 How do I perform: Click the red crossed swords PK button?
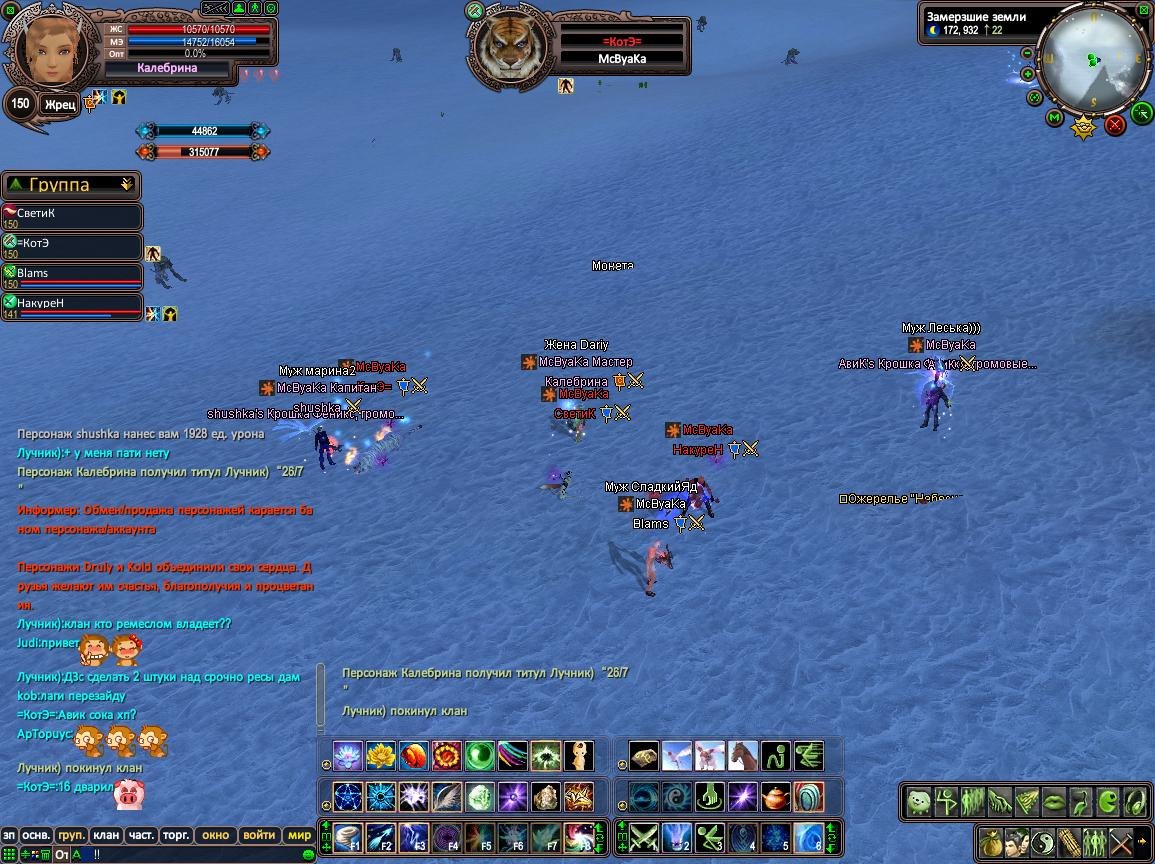(1114, 125)
